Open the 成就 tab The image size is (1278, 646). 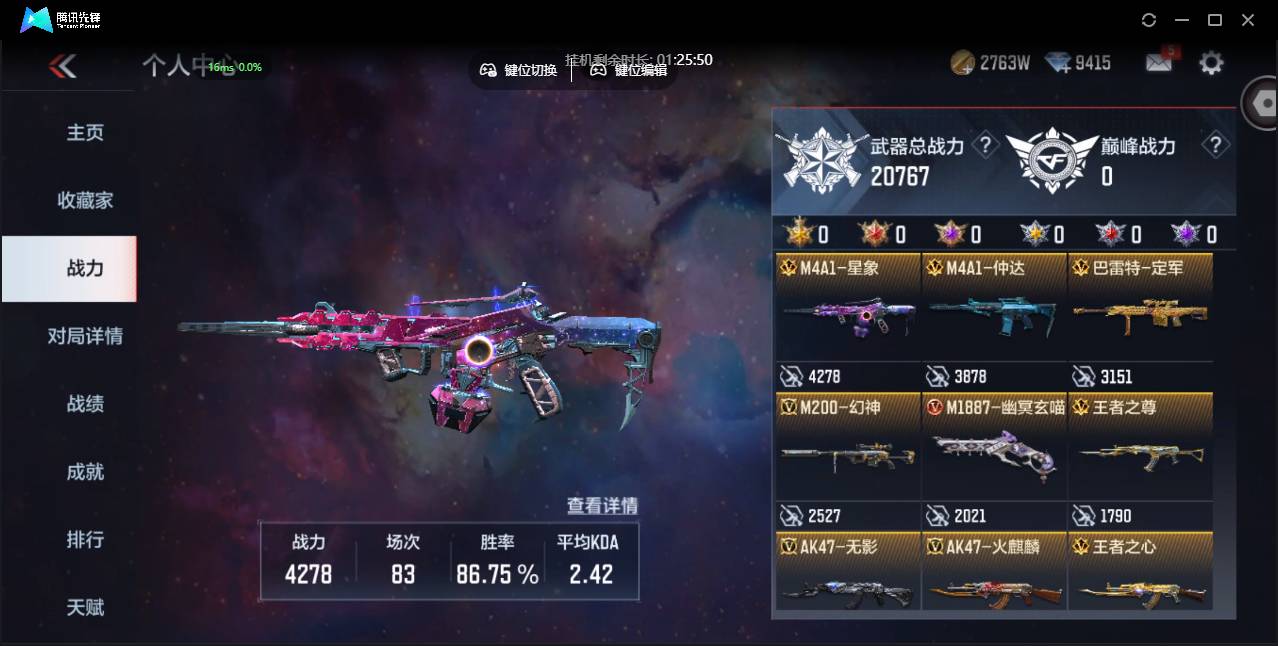85,472
